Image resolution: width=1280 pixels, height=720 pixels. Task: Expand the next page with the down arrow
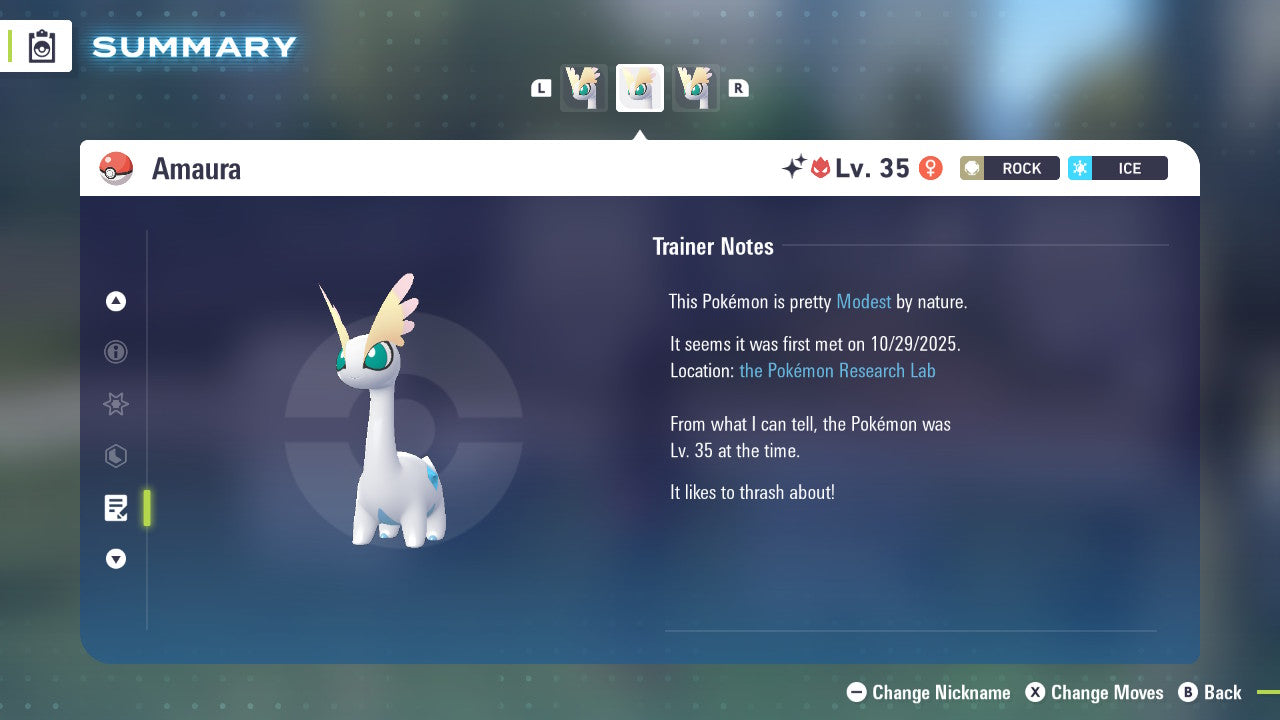tap(116, 559)
